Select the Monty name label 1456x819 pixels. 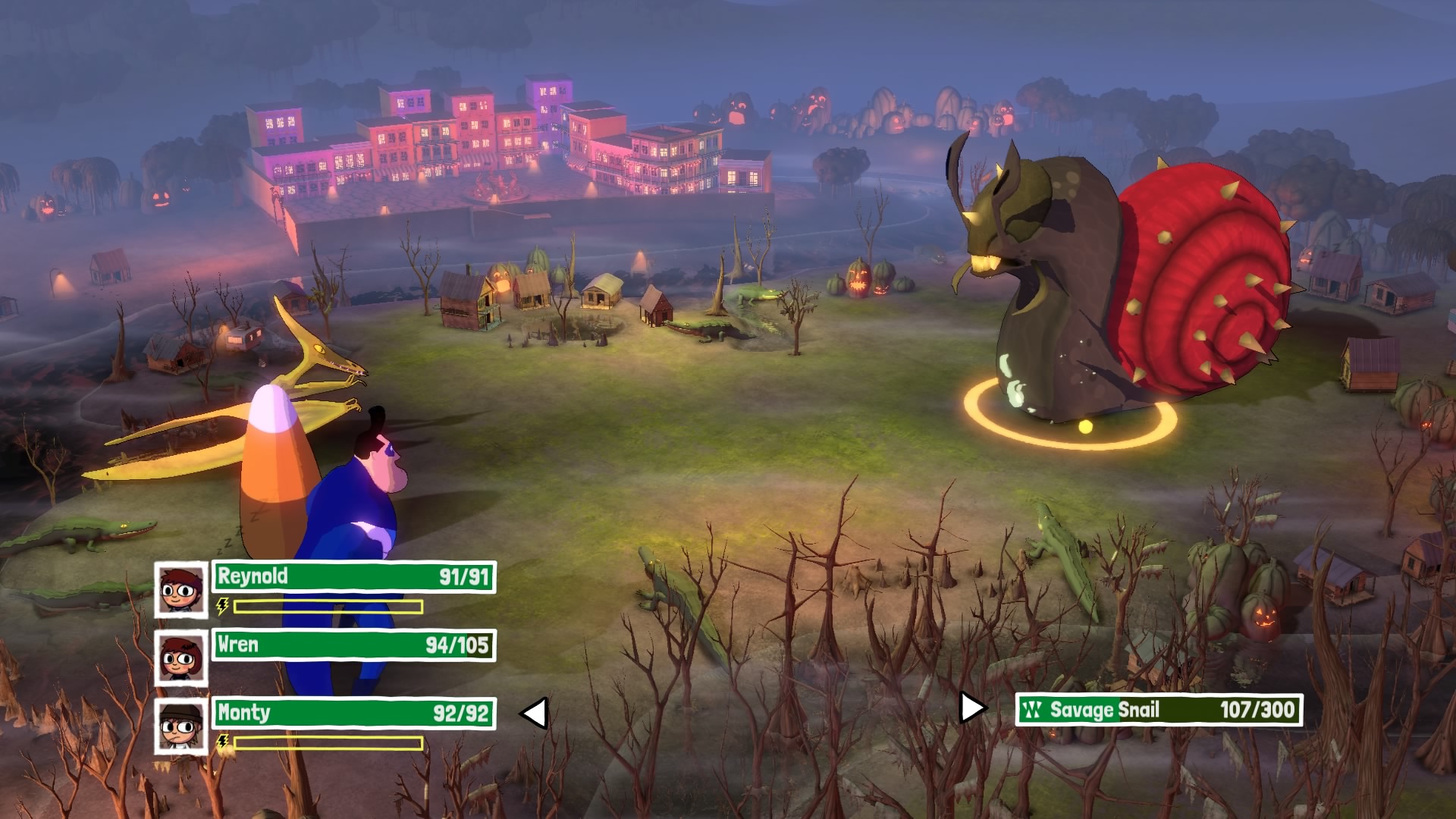[243, 713]
